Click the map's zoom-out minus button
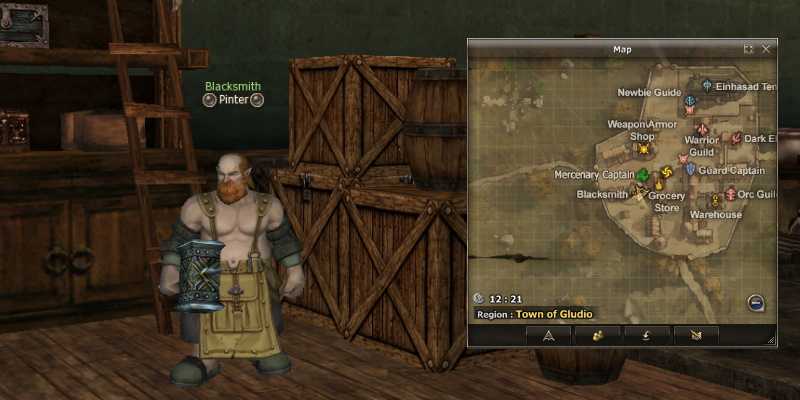The image size is (800, 400). (755, 303)
